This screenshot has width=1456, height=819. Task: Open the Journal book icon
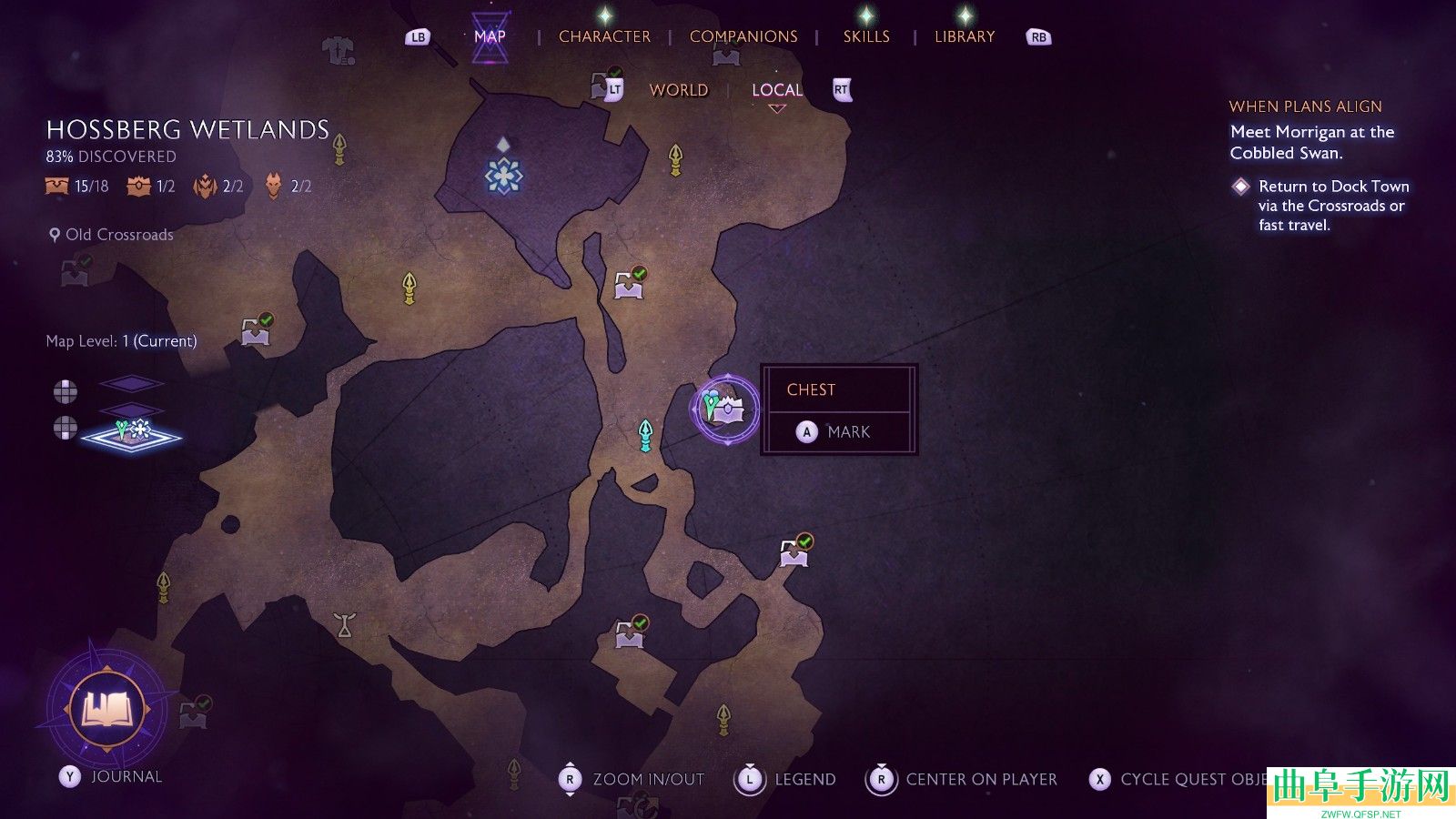107,710
